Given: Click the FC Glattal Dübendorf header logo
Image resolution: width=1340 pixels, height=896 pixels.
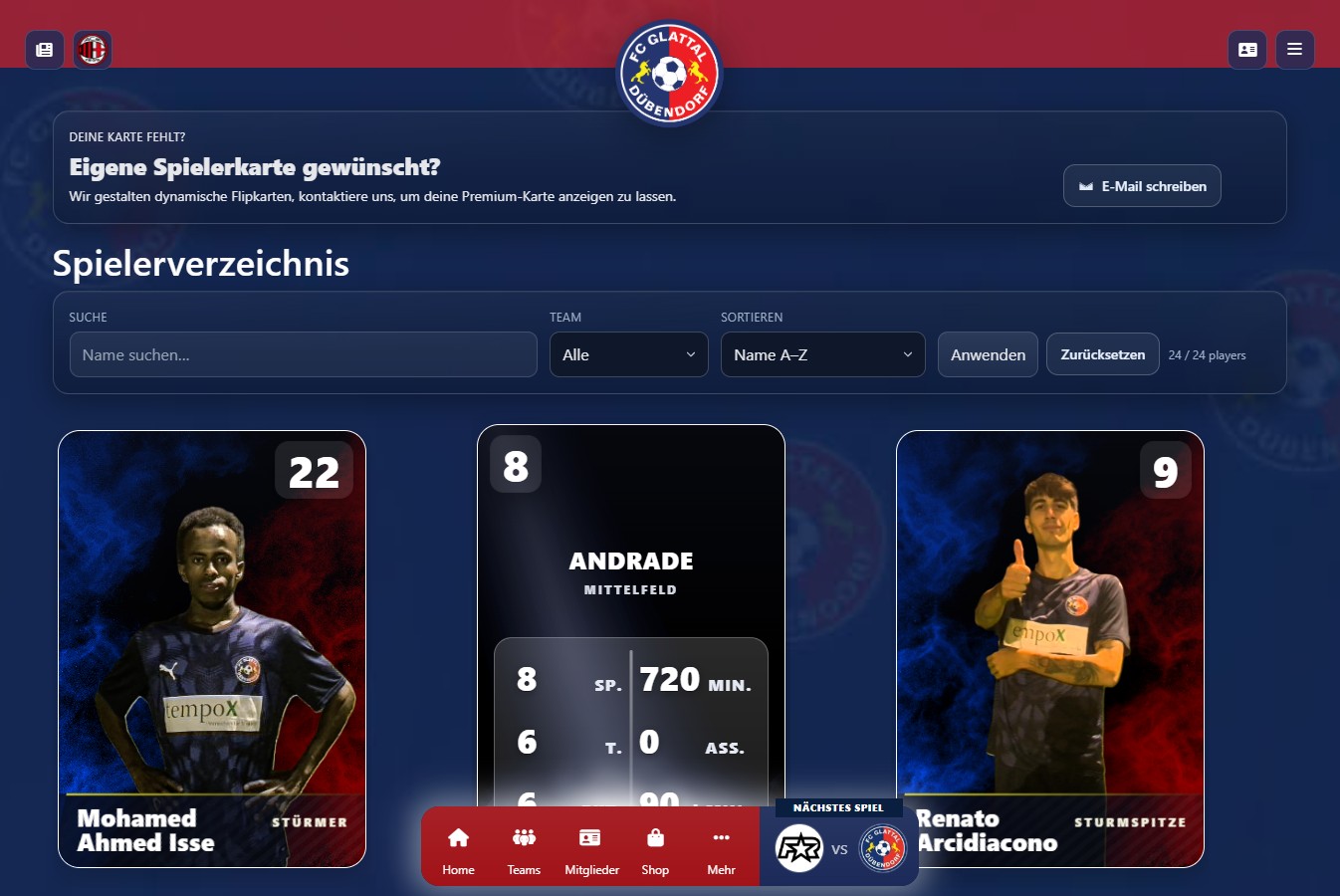Looking at the screenshot, I should pos(669,71).
